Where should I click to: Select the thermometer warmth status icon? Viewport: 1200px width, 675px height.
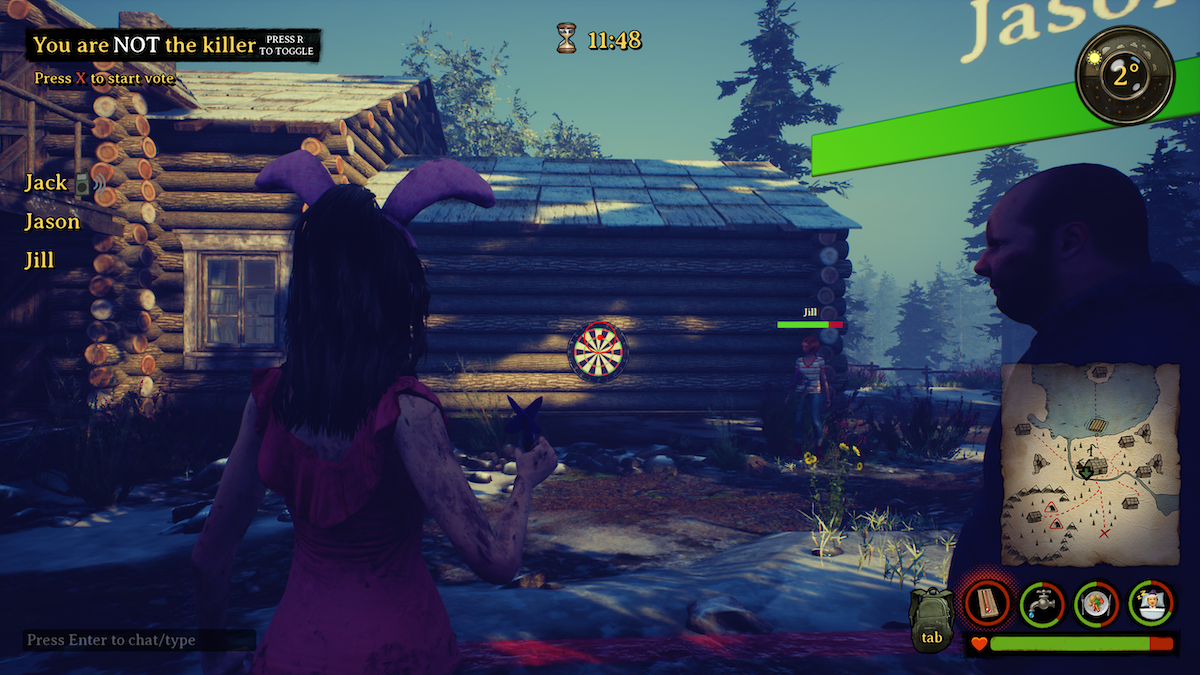[986, 604]
